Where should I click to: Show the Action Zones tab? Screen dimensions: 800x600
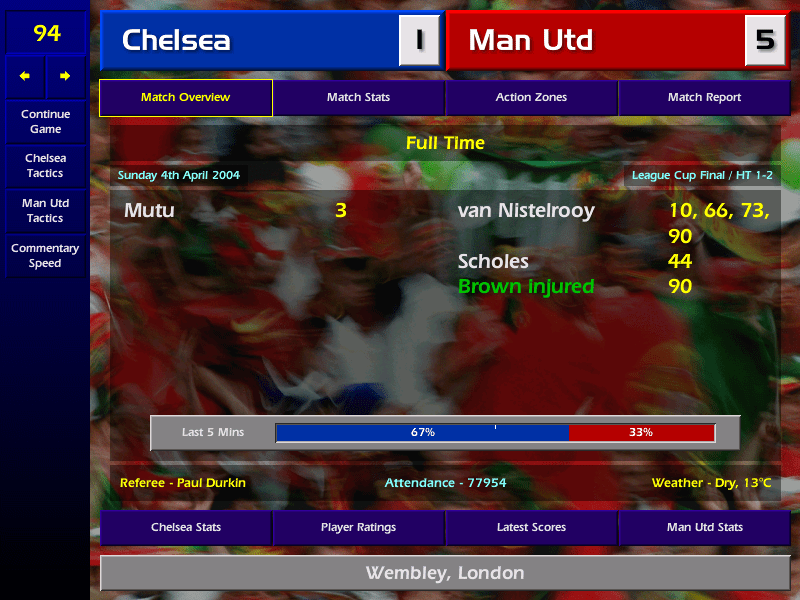531,98
